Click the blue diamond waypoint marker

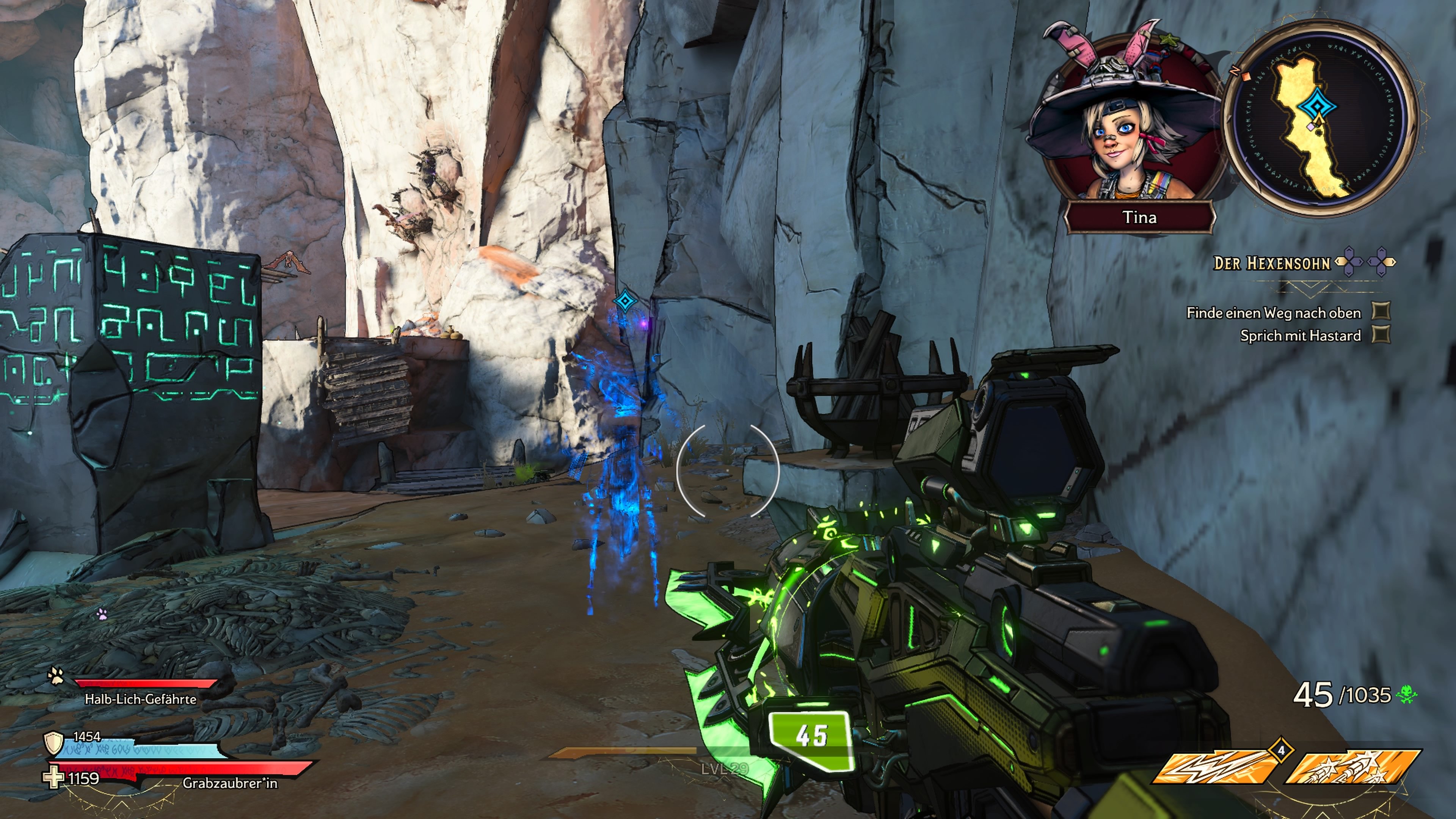[625, 301]
